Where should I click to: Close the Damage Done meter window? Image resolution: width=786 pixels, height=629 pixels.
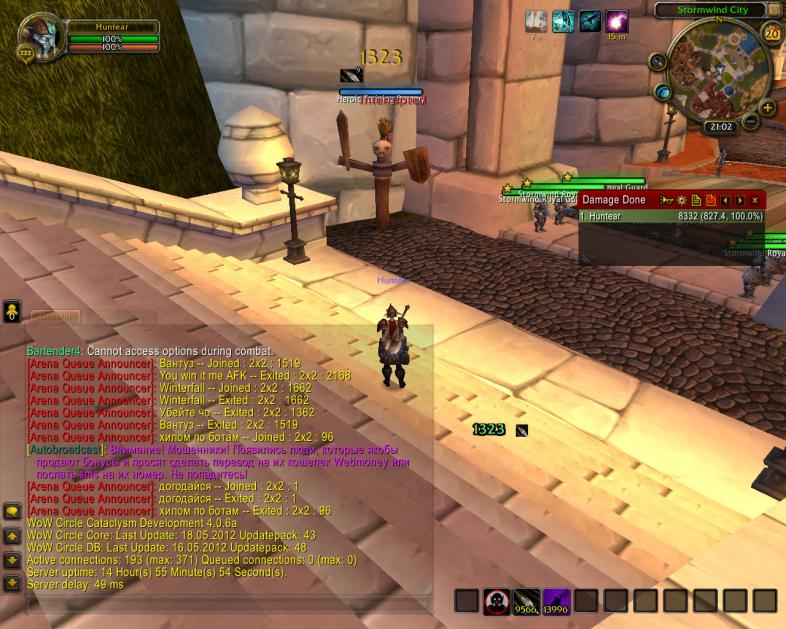755,200
